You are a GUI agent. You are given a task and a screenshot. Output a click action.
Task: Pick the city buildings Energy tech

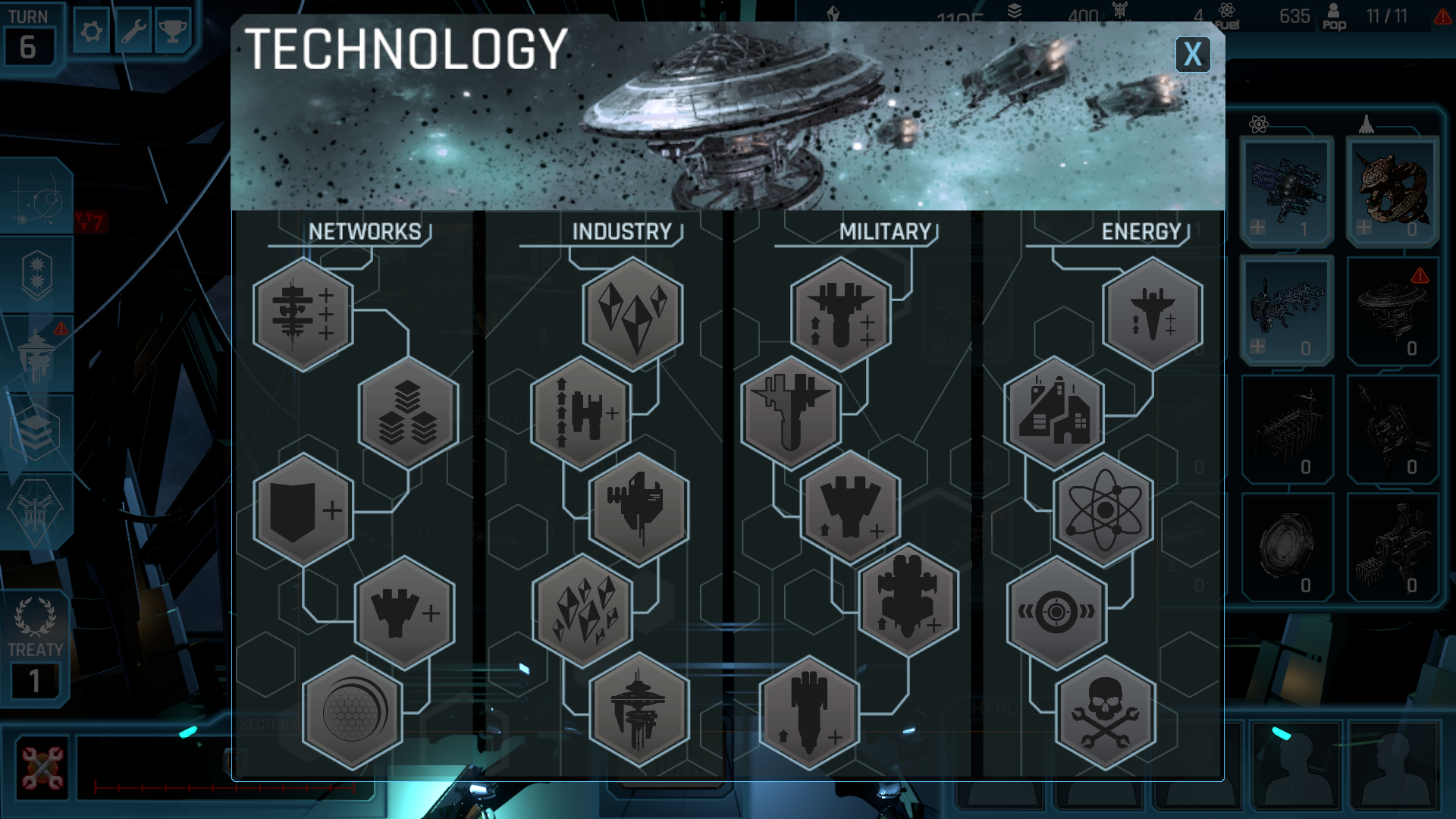coord(1054,413)
